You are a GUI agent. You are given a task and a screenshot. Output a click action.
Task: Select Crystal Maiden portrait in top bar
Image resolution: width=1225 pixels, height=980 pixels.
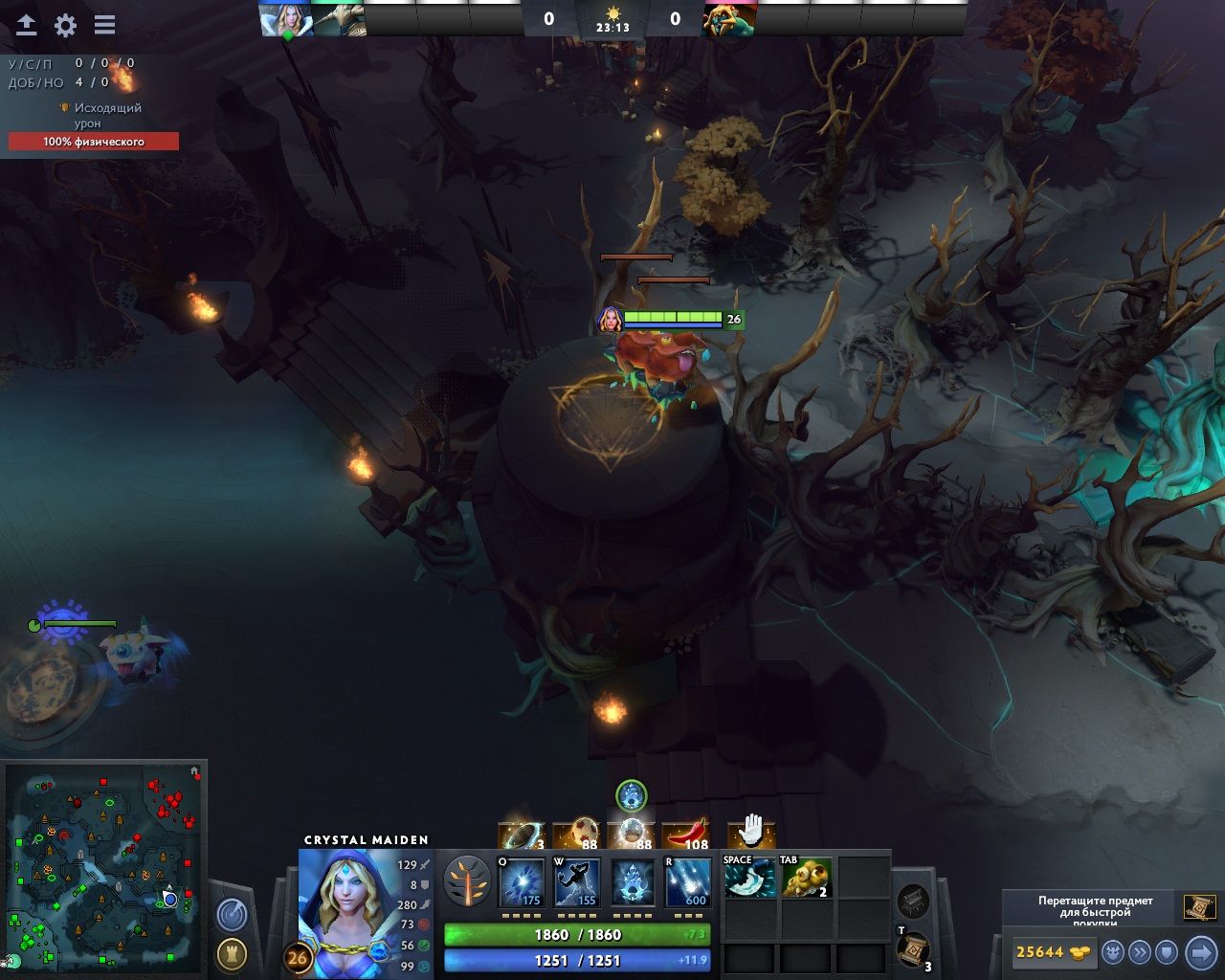[x=286, y=19]
